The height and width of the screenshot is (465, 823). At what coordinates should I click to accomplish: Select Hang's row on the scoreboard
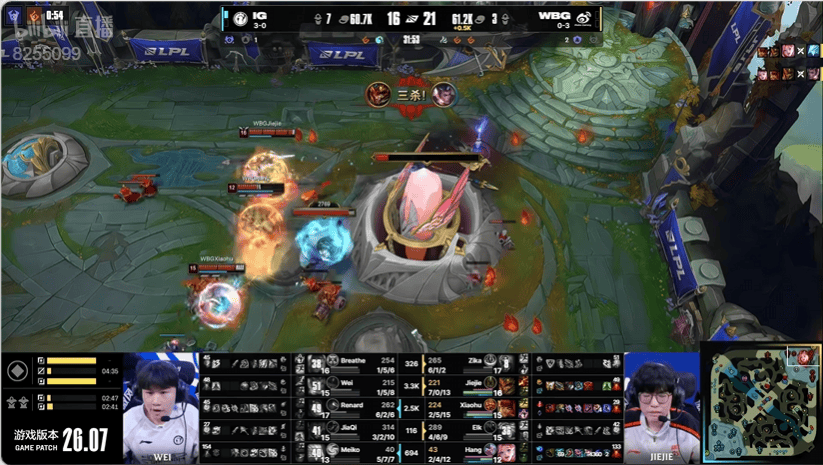474,454
